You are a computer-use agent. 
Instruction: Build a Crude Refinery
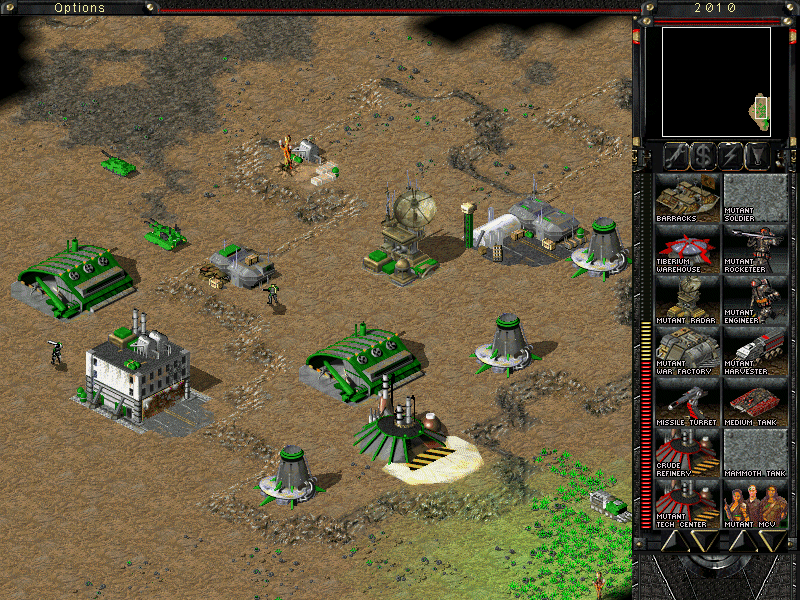click(687, 453)
